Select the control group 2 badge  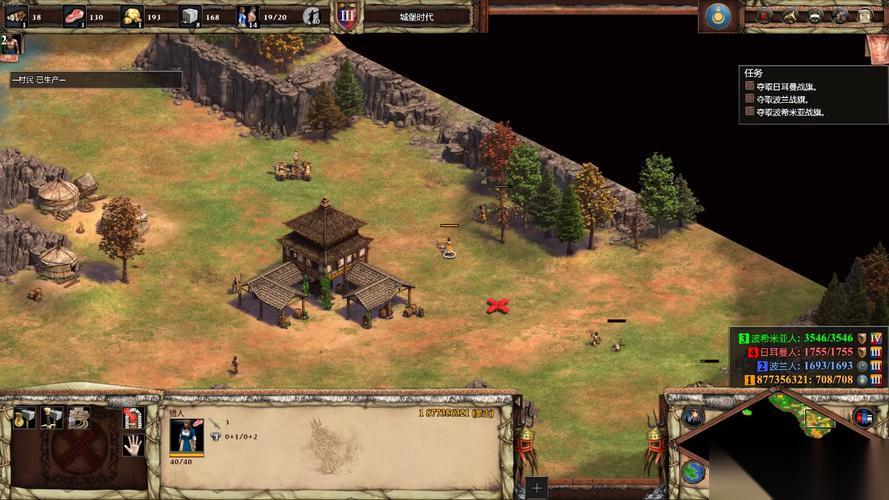[x=8, y=43]
